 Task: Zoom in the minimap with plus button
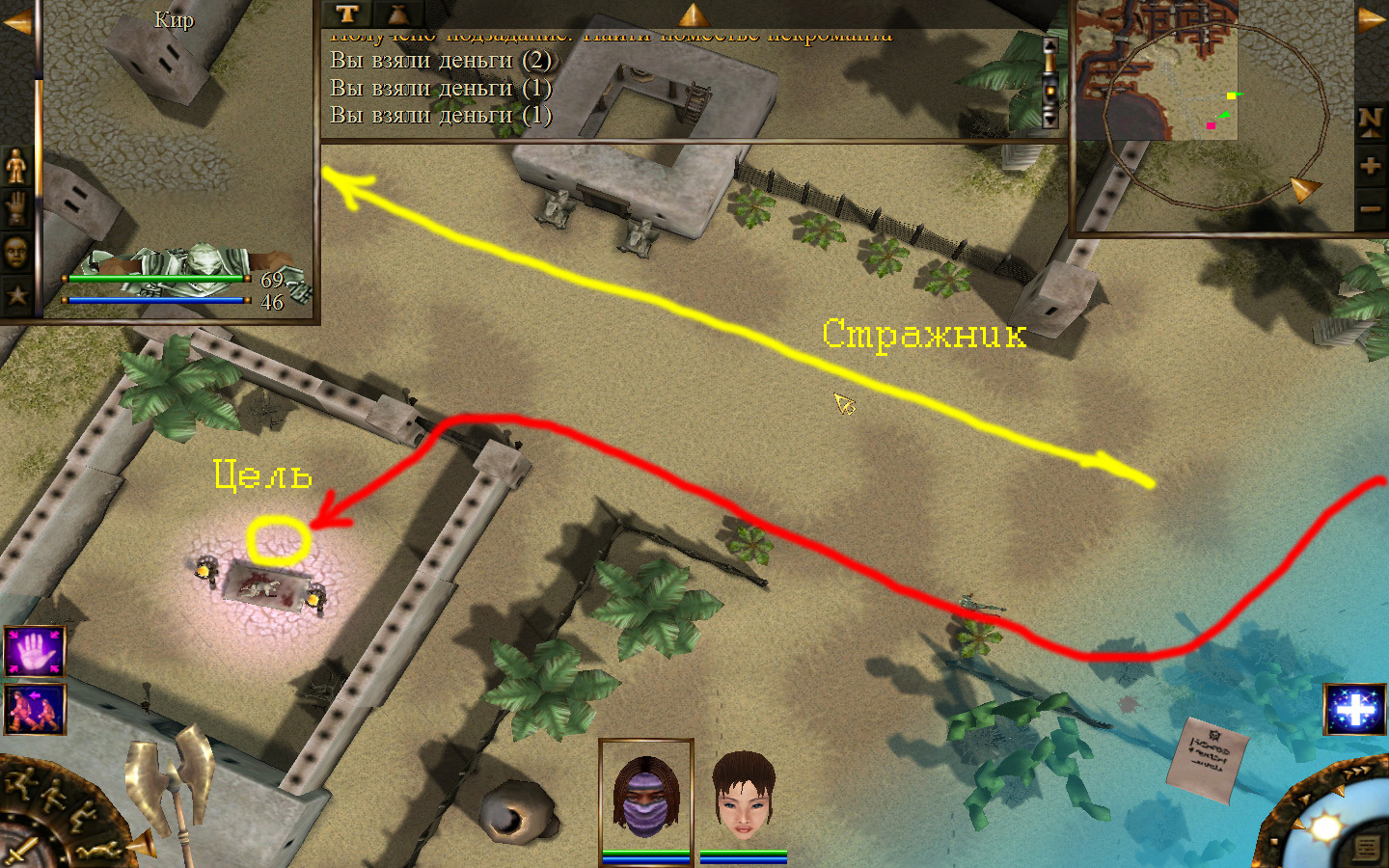coord(1370,165)
